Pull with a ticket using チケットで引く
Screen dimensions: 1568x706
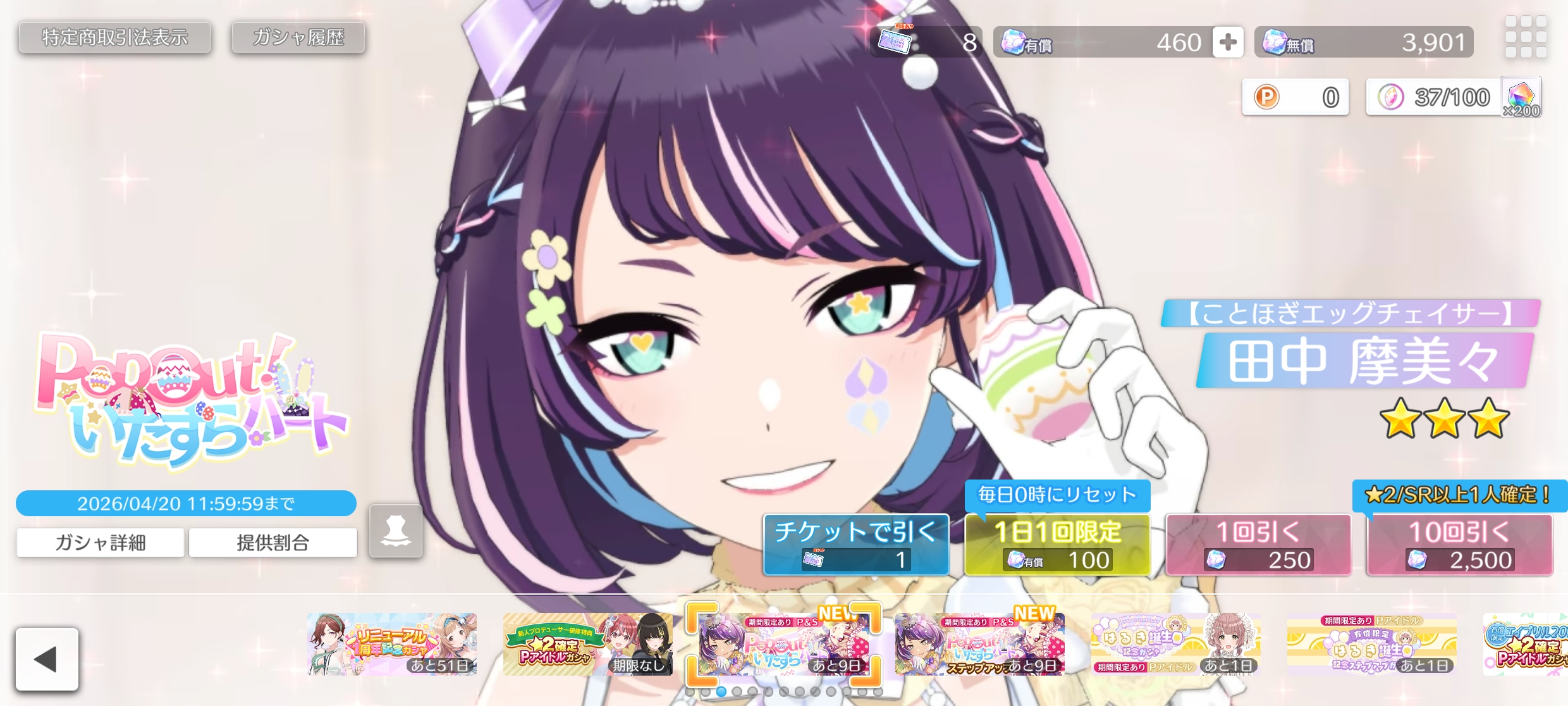pyautogui.click(x=855, y=545)
